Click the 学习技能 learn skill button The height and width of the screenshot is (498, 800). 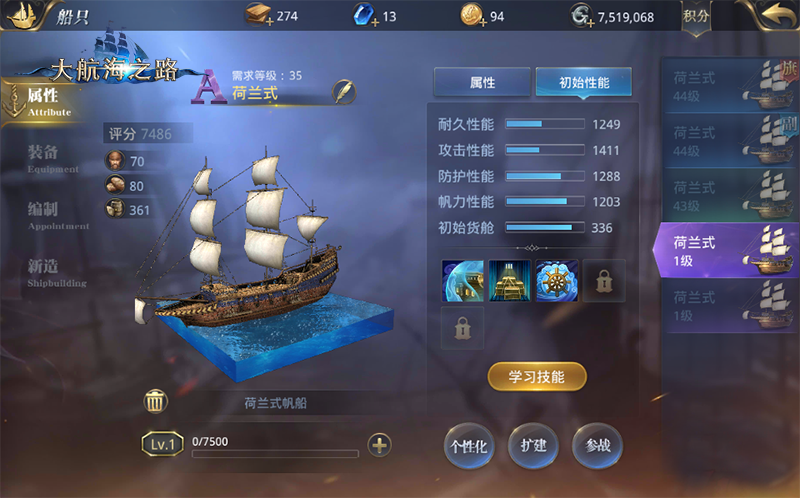(537, 377)
